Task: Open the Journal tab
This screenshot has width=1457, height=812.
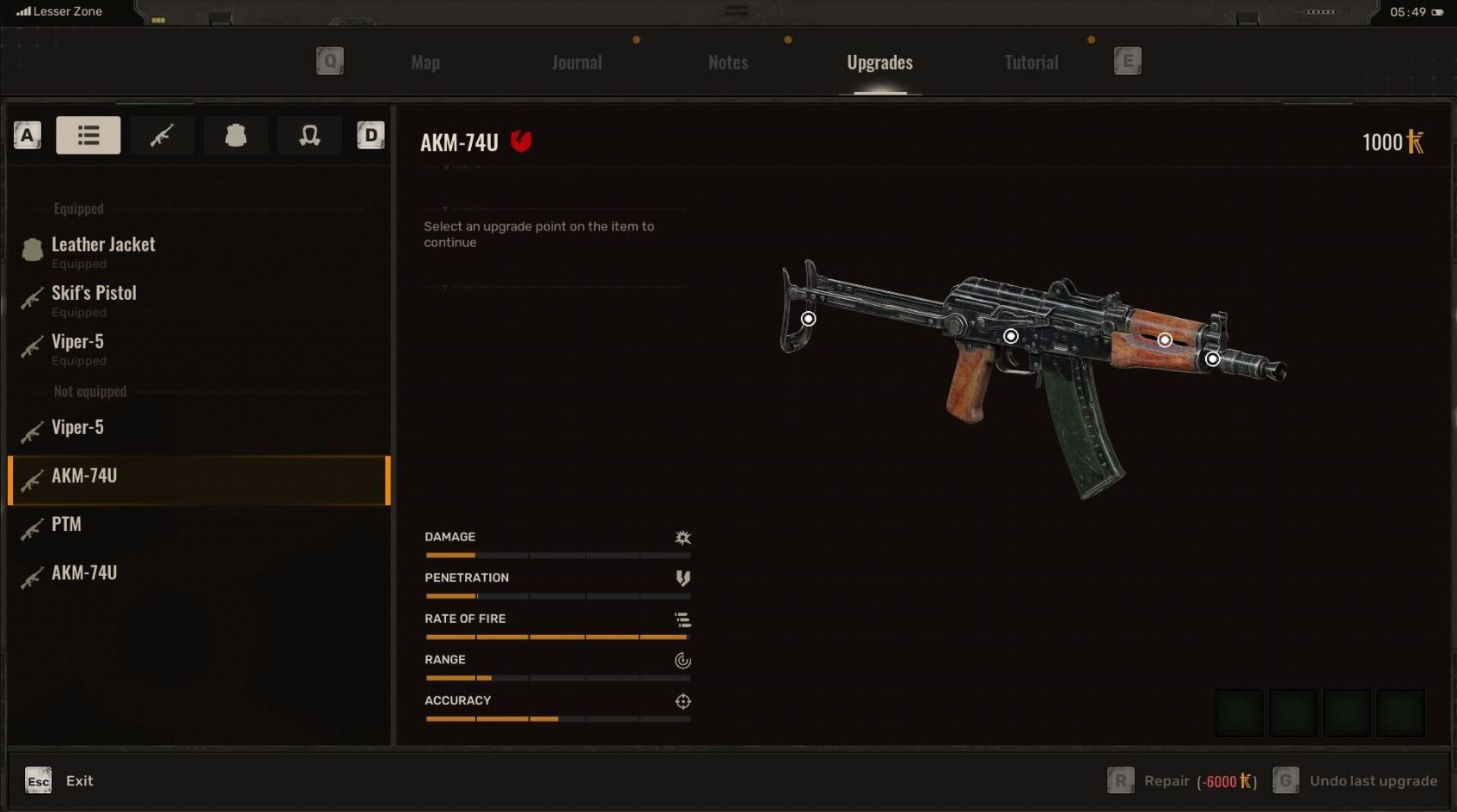Action: pos(577,62)
